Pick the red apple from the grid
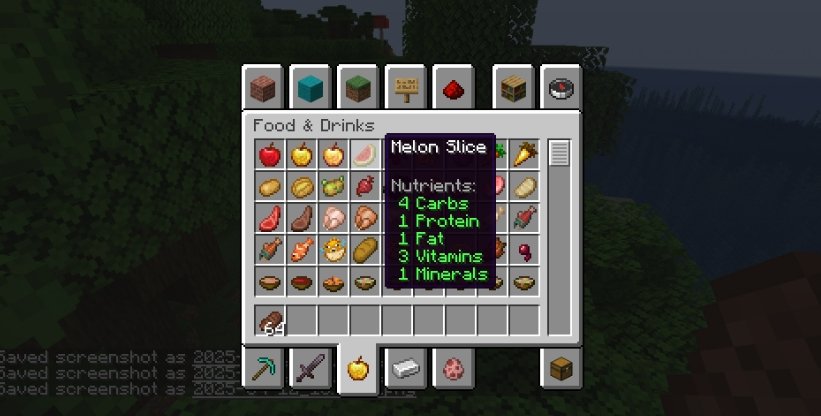Viewport: 821px width, 416px height. (x=269, y=155)
